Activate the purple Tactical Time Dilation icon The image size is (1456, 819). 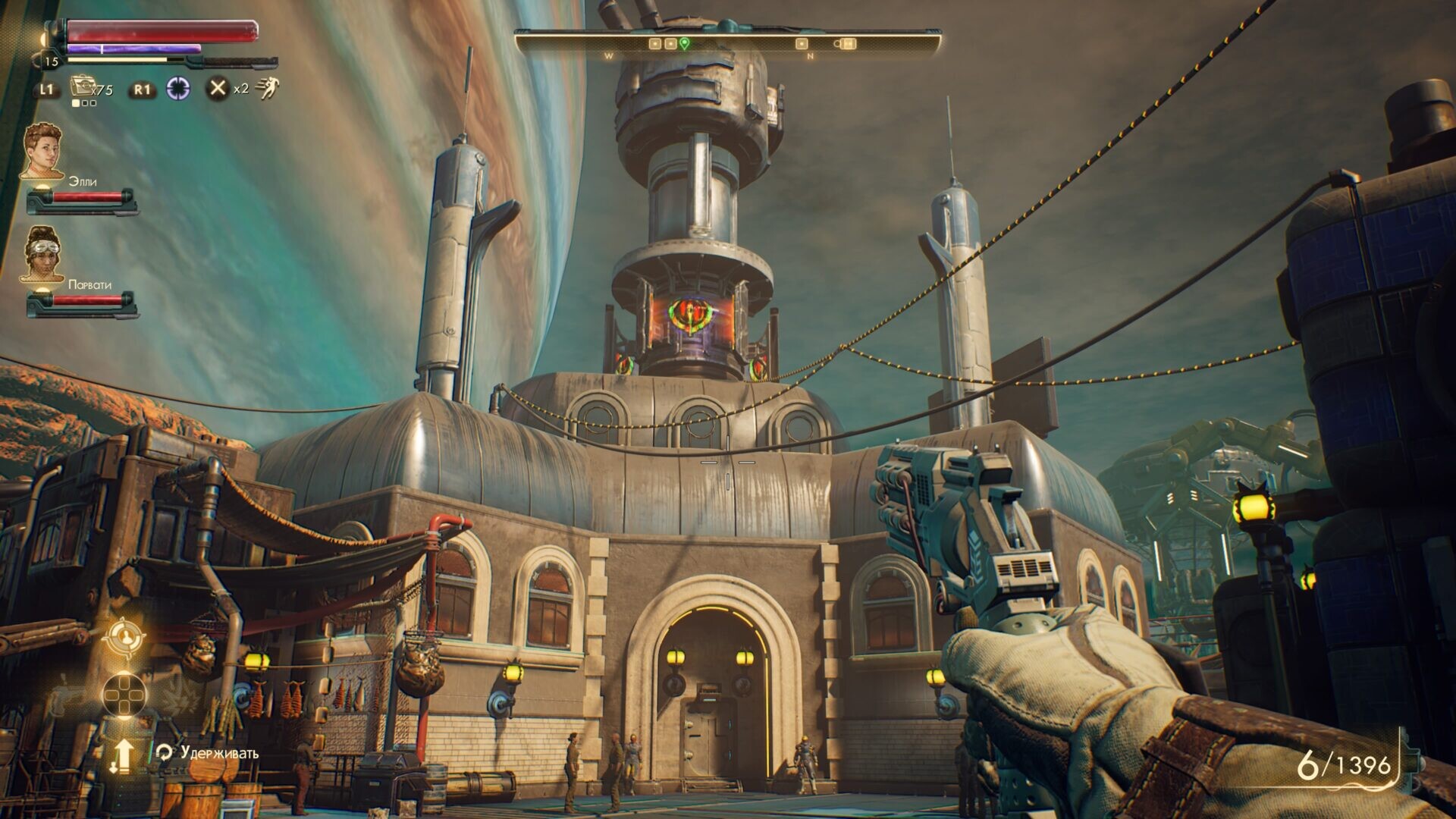(179, 89)
